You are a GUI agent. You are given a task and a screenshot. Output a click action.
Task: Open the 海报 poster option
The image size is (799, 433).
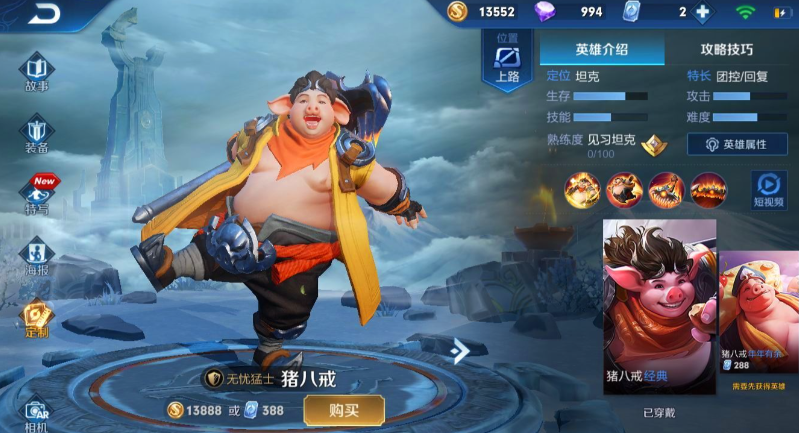click(37, 258)
